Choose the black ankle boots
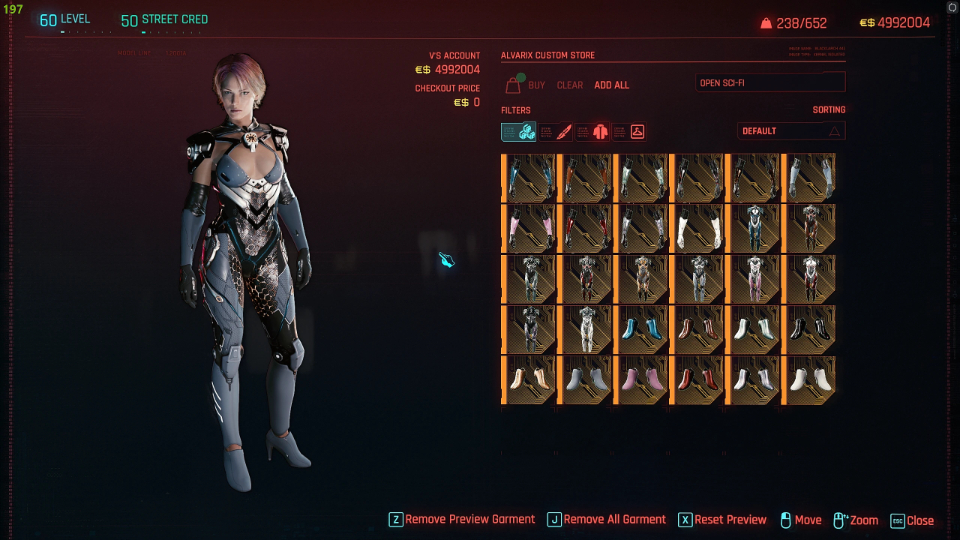This screenshot has height=540, width=960. click(x=808, y=329)
